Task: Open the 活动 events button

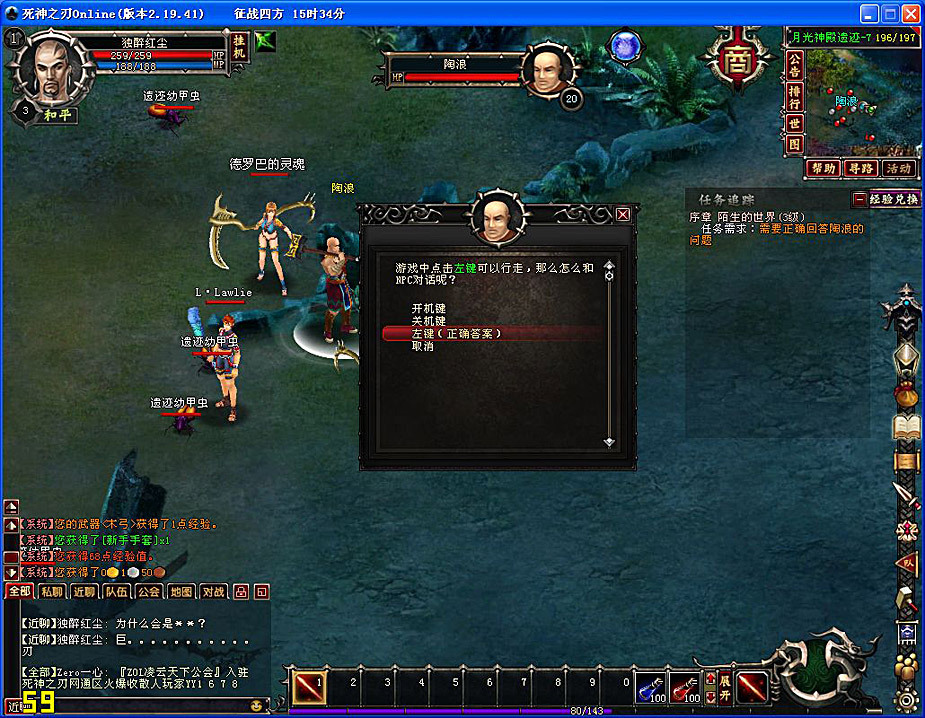Action: point(898,169)
